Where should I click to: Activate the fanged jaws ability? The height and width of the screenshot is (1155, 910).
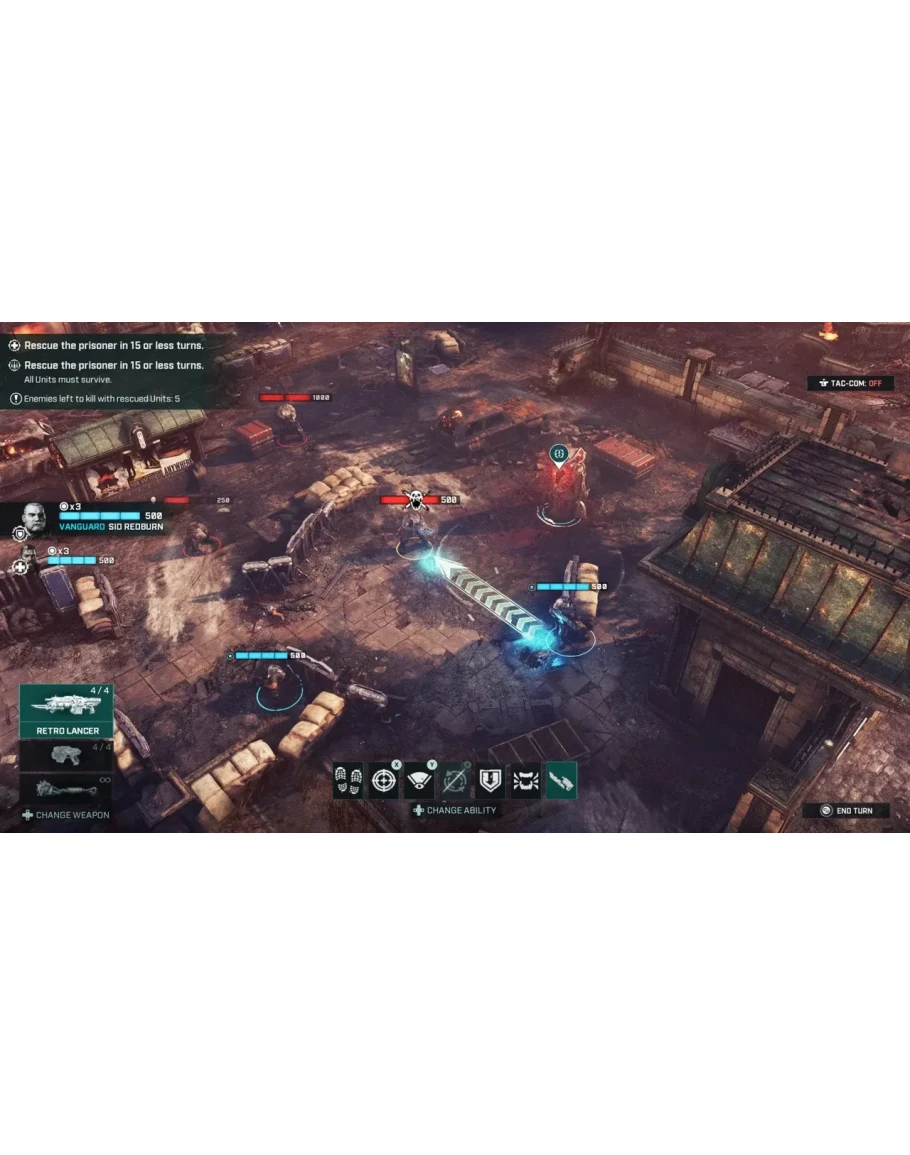pos(525,780)
